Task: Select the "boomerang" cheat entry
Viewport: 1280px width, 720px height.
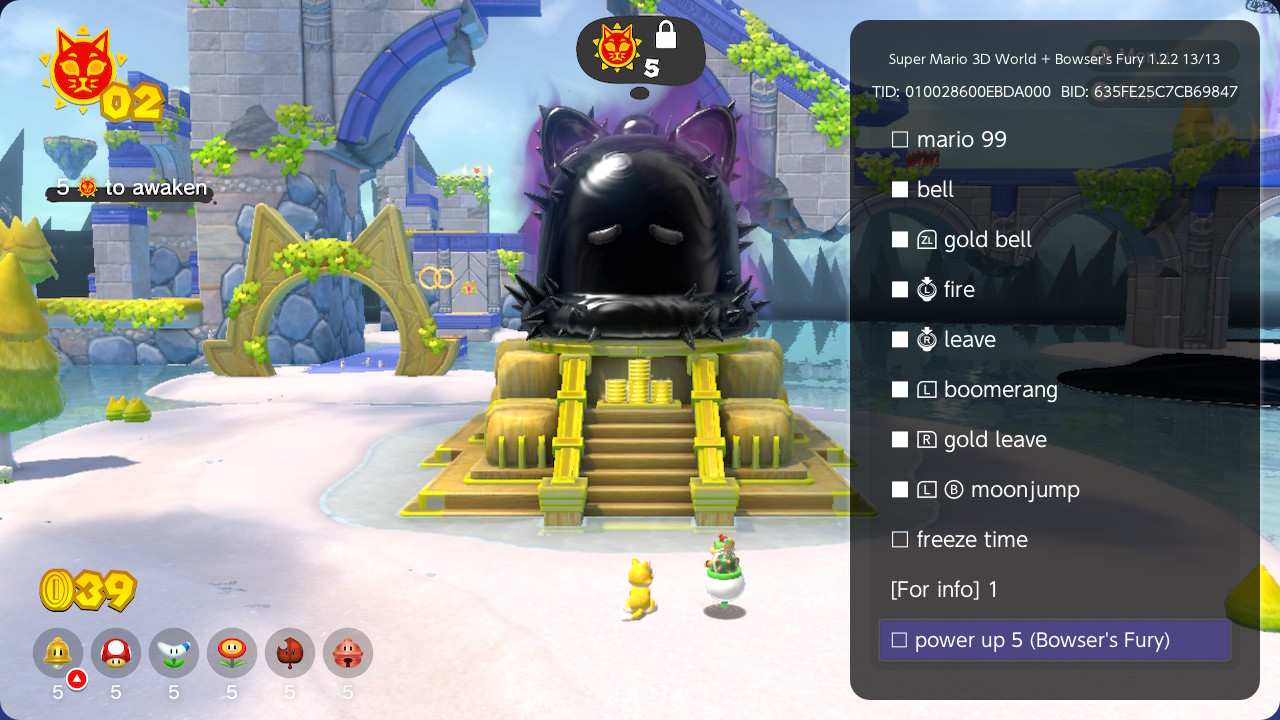Action: [x=1000, y=389]
